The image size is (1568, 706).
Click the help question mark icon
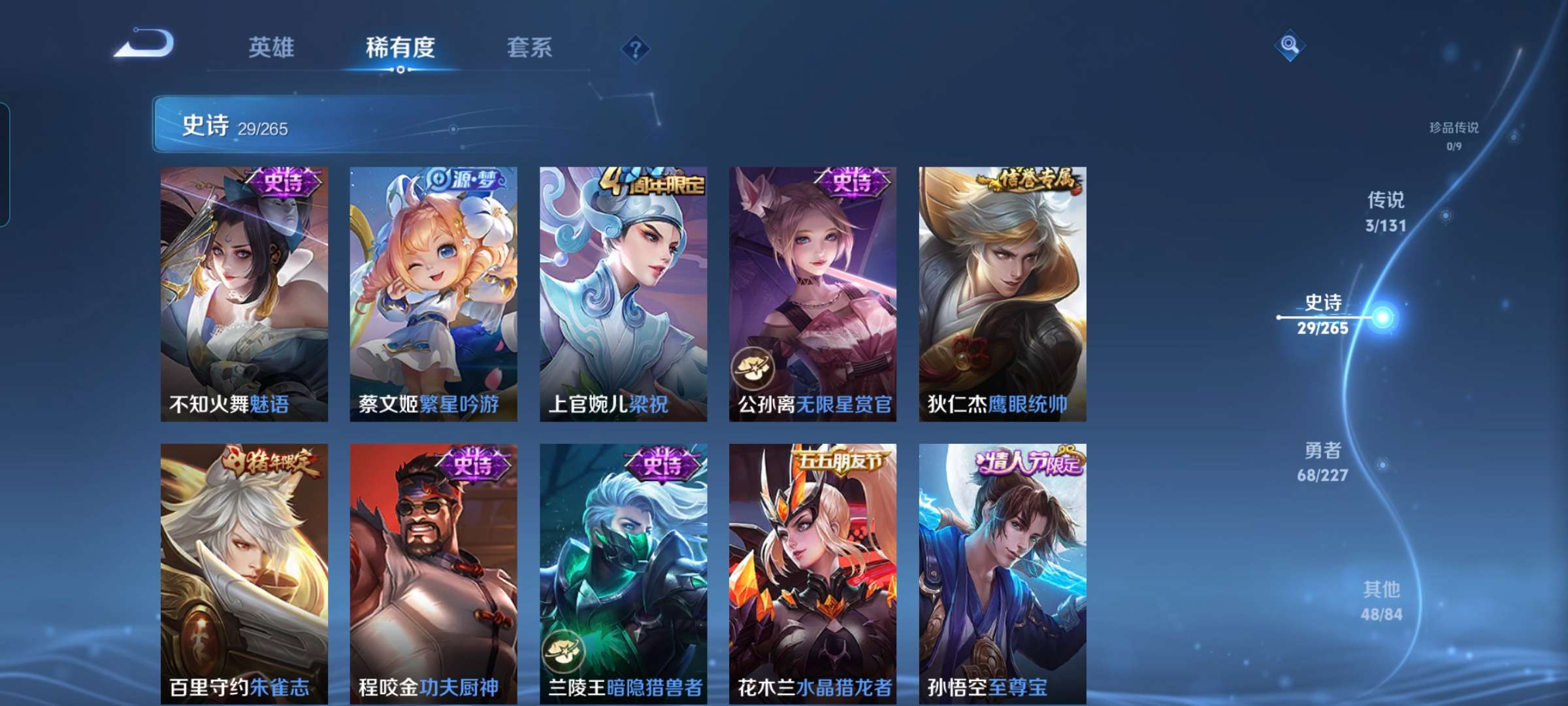[x=637, y=49]
